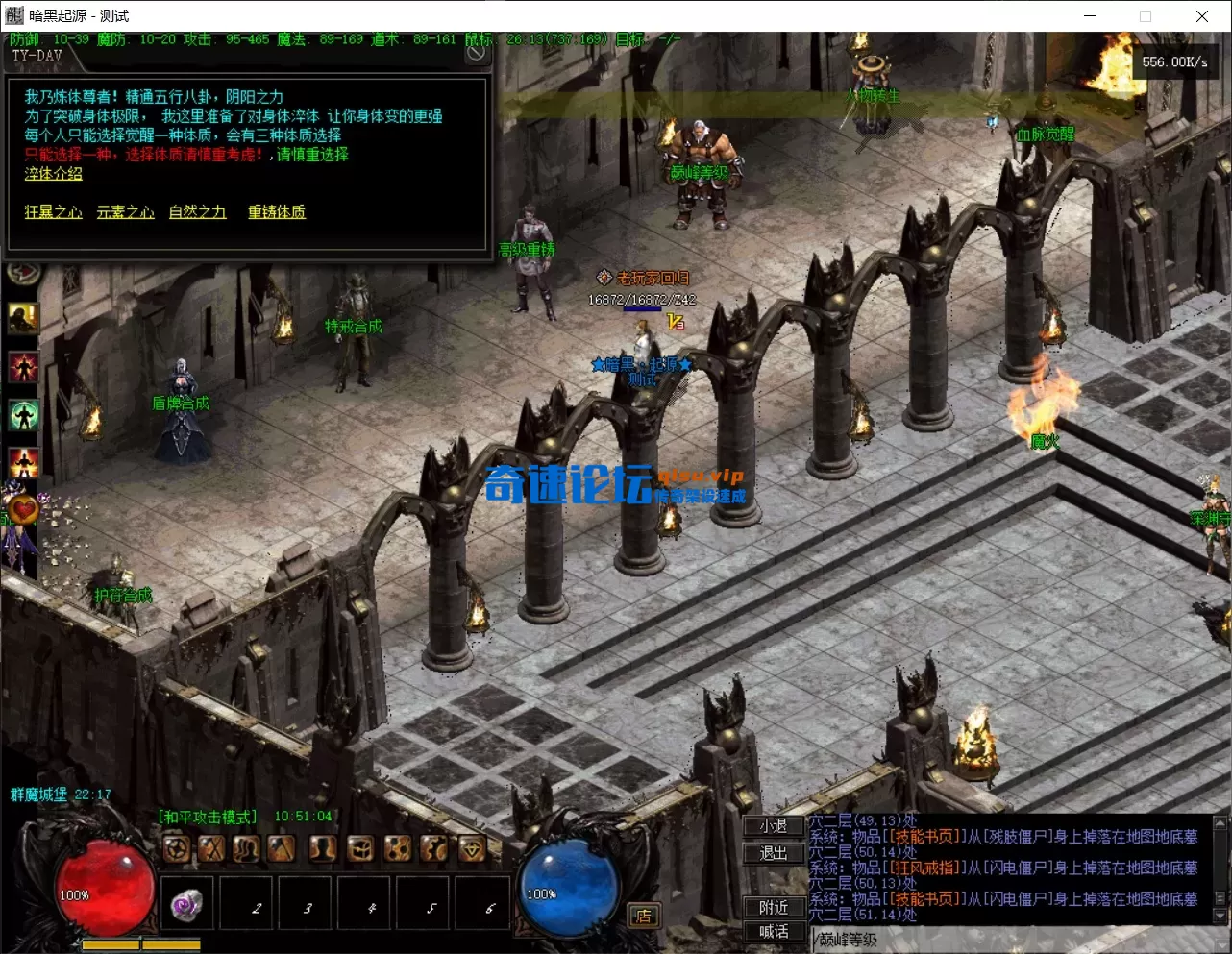The height and width of the screenshot is (954, 1232).
Task: Select the 元素之心 dialogue link
Action: click(x=125, y=212)
